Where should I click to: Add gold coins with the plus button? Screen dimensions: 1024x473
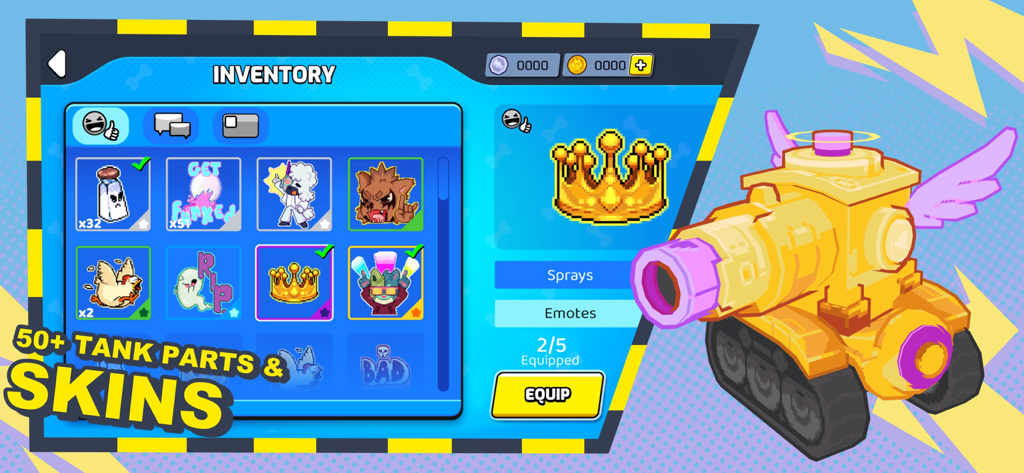(640, 65)
